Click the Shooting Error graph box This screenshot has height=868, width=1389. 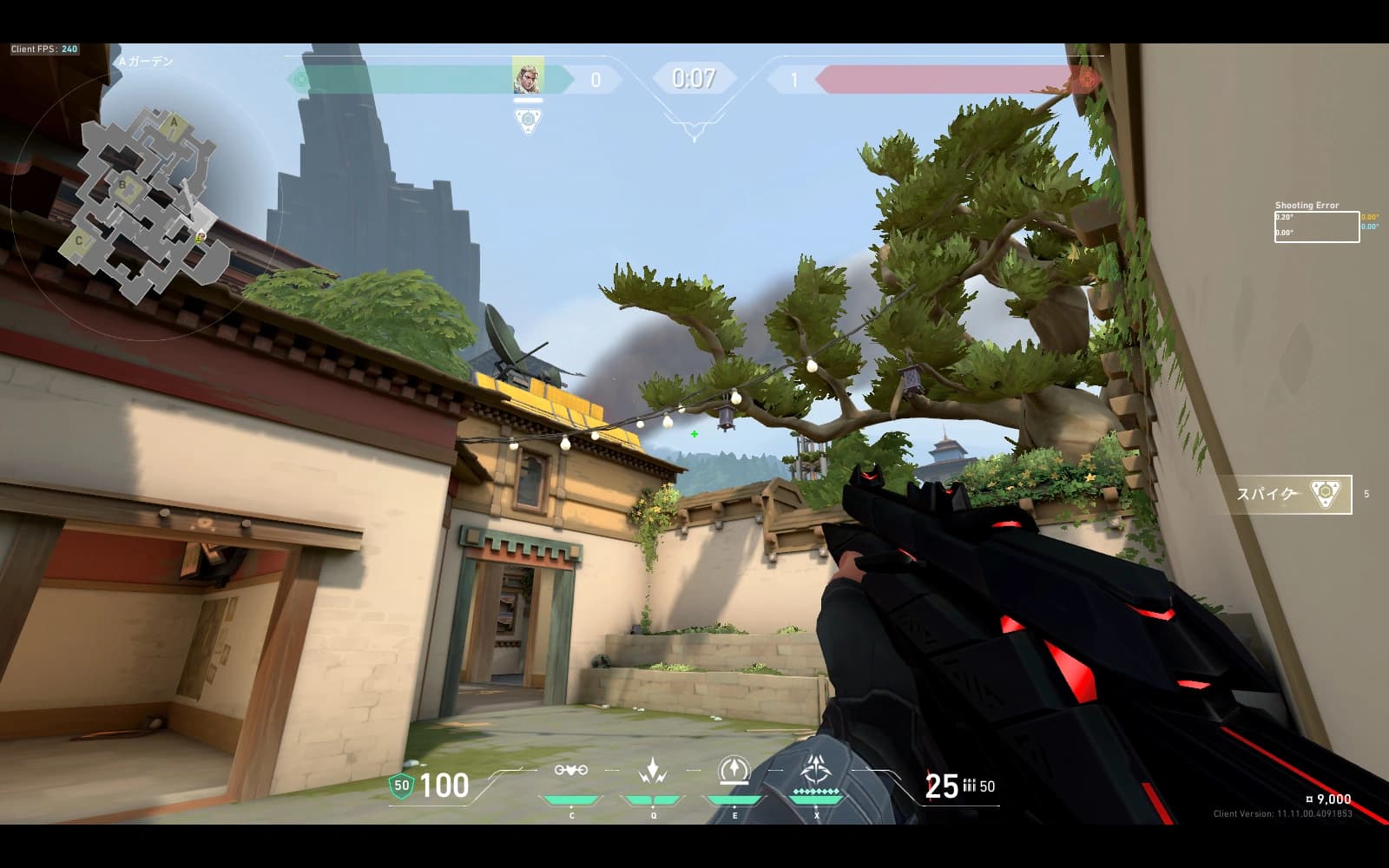tap(1316, 227)
